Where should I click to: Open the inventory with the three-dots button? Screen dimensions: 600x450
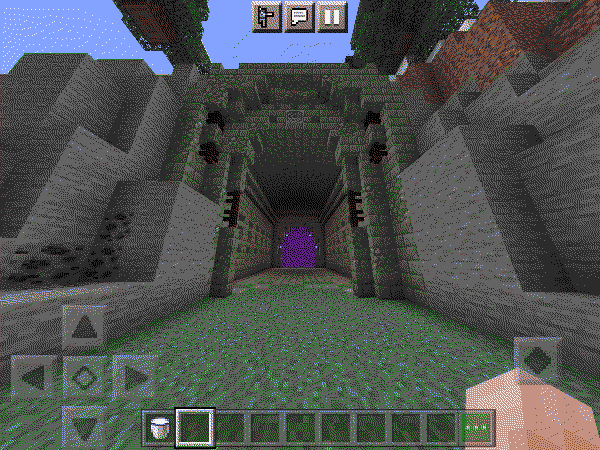click(x=479, y=429)
